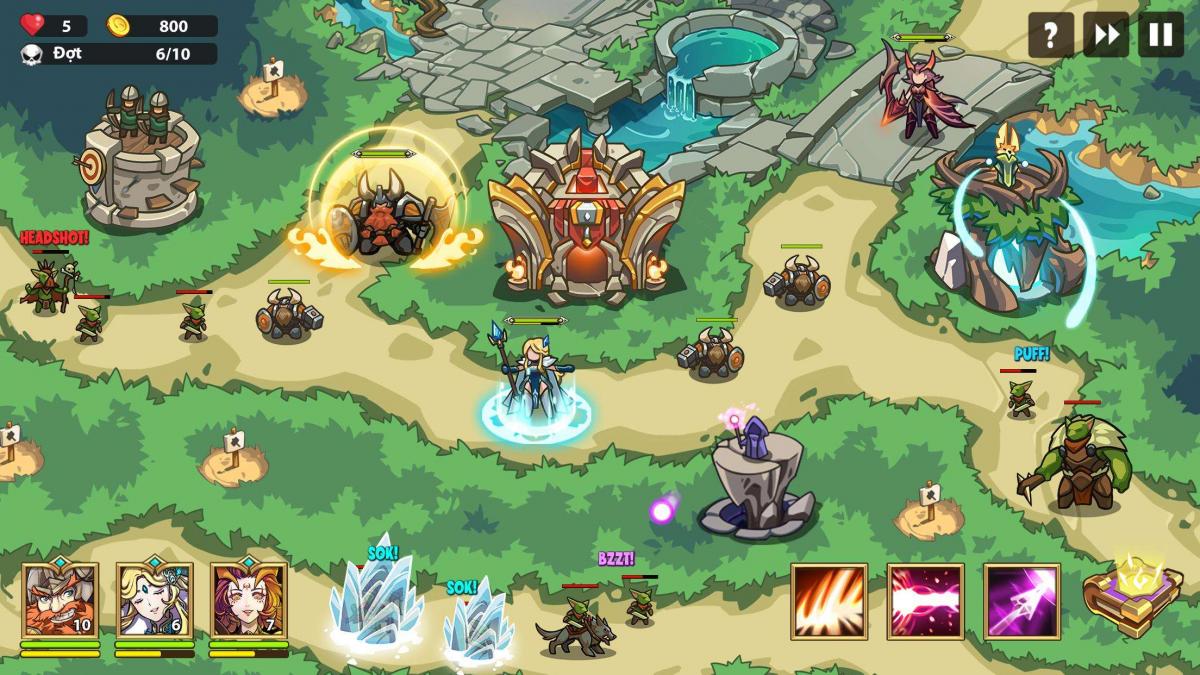Activate the fiery slash ability
Viewport: 1200px width, 675px height.
click(829, 601)
